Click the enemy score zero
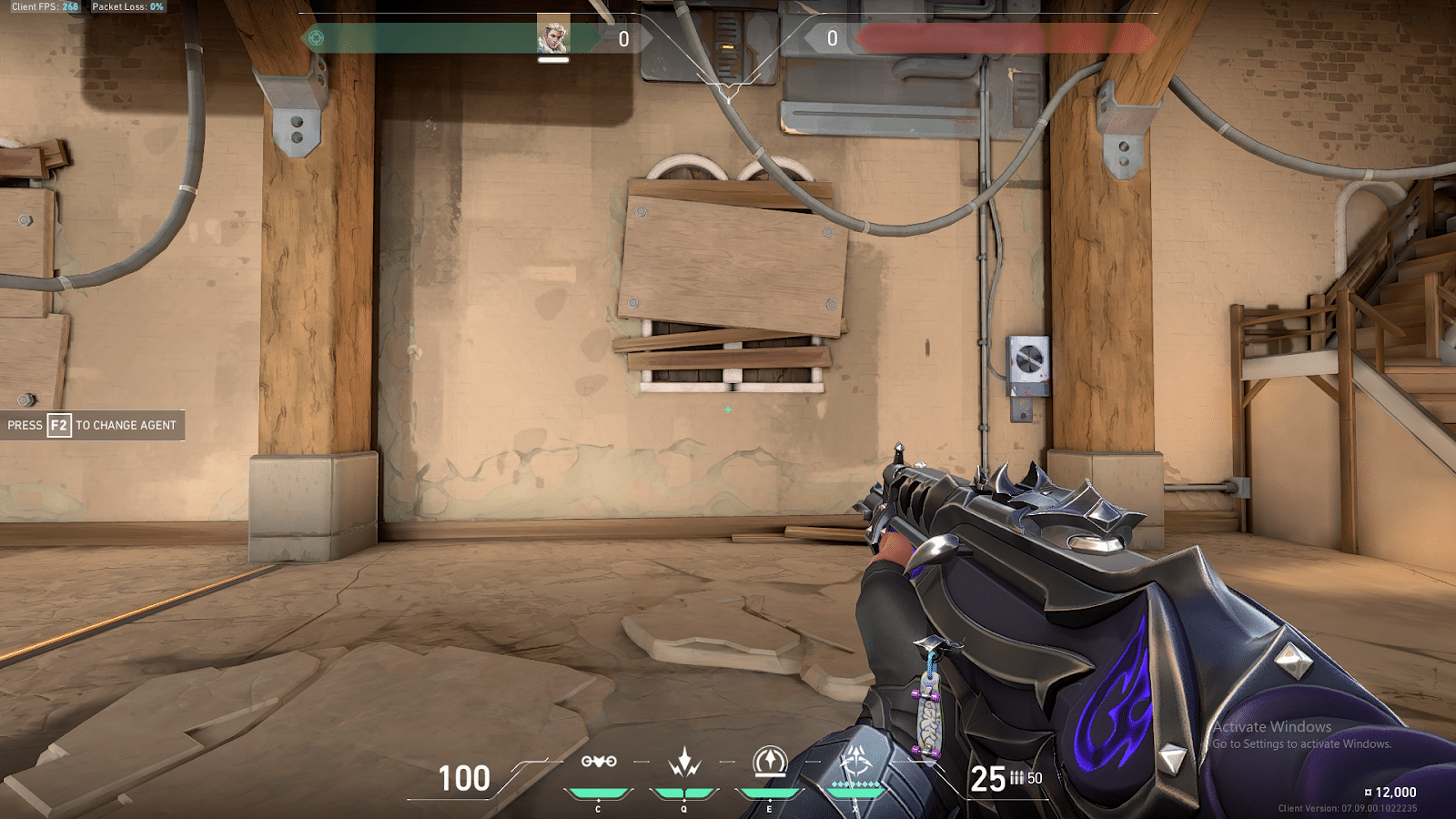The width and height of the screenshot is (1456, 819). click(x=831, y=38)
